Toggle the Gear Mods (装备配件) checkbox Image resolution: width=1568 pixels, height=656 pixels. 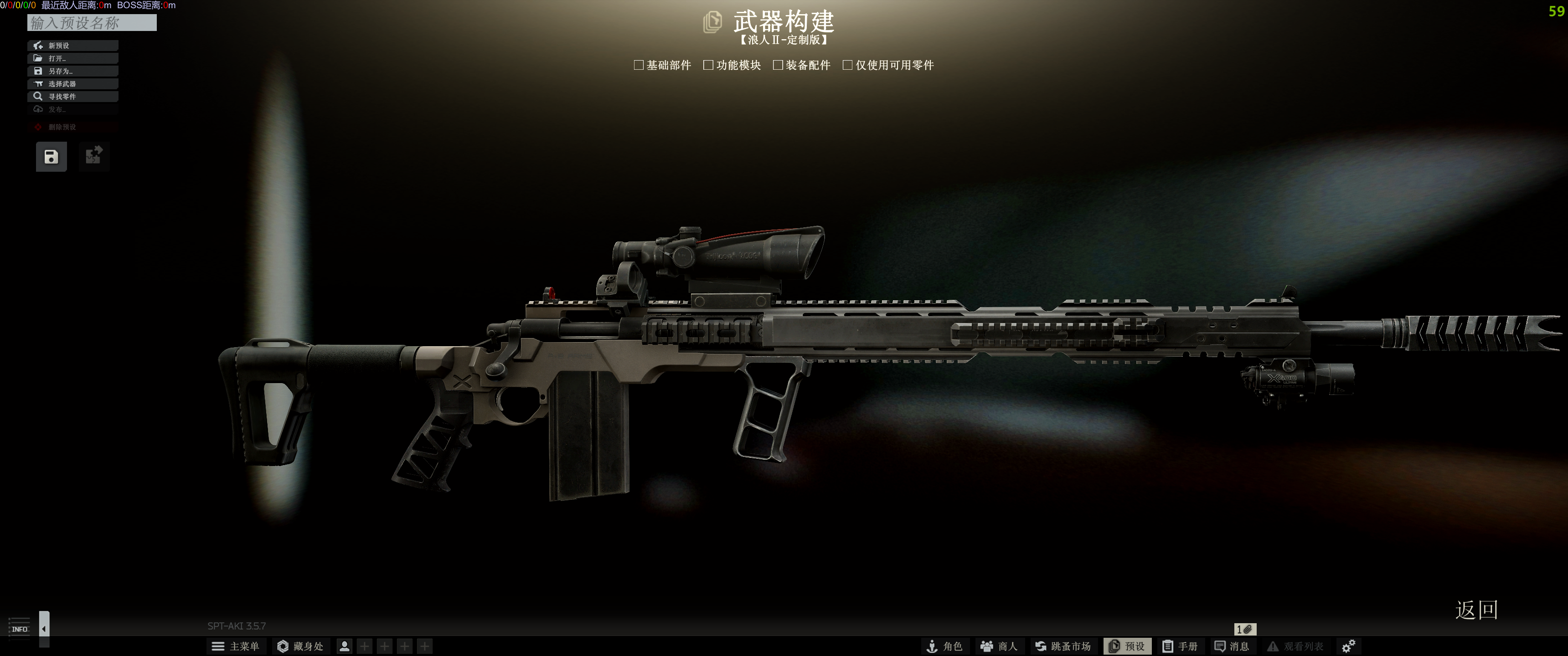[x=777, y=65]
